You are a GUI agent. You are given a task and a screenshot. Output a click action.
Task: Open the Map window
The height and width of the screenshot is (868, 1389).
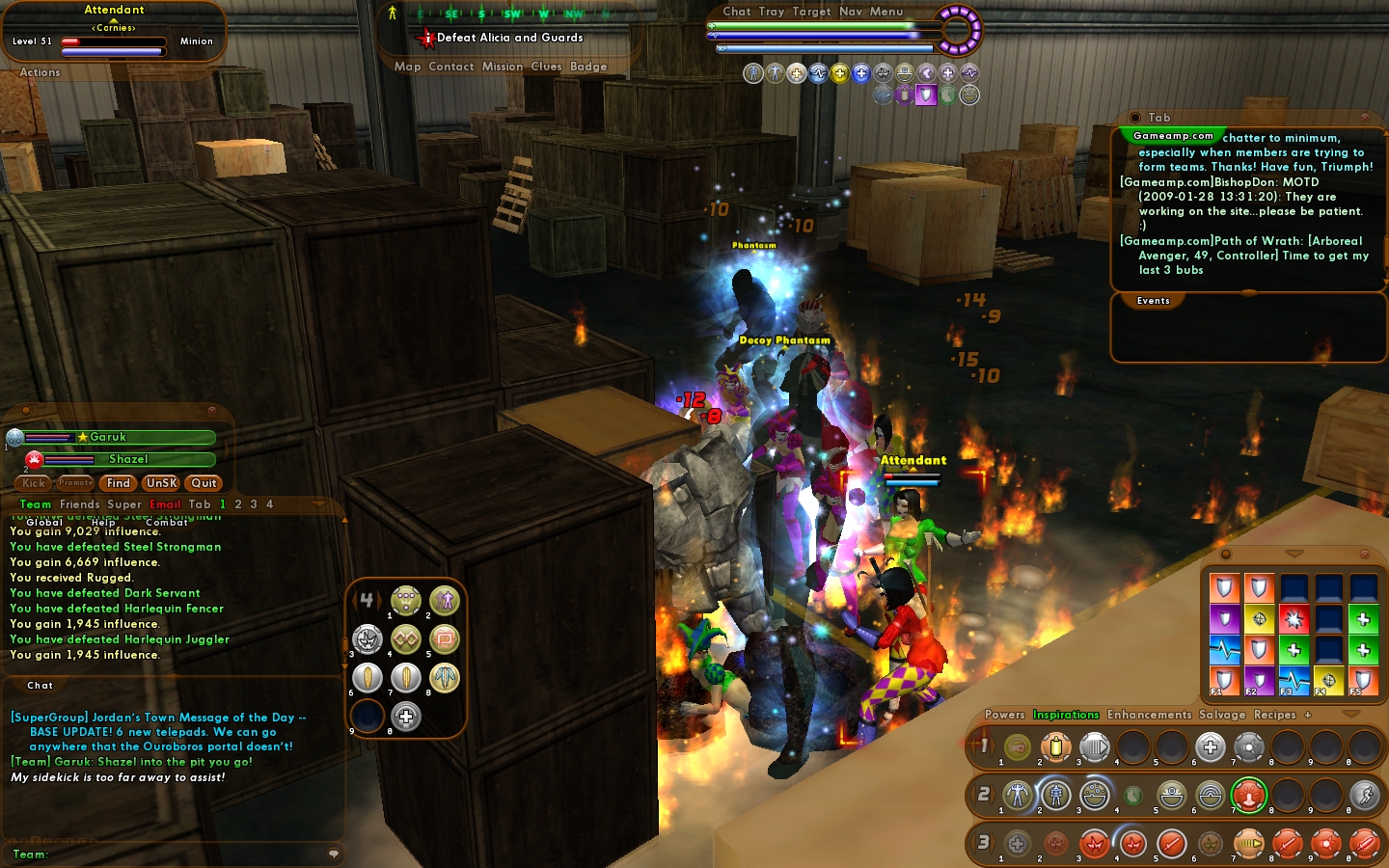[407, 67]
